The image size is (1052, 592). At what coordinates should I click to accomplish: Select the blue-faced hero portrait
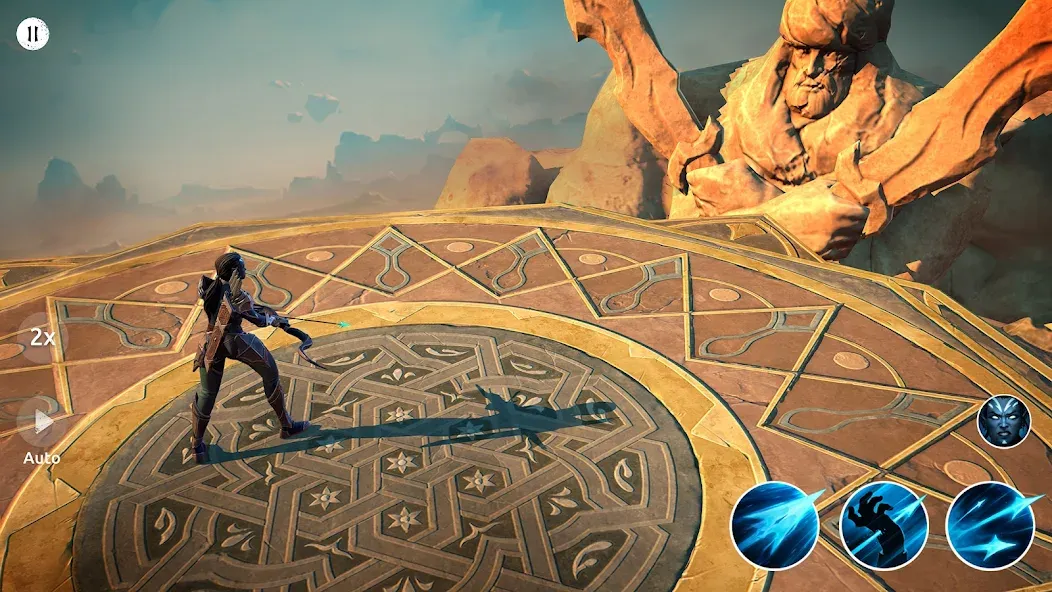(1003, 421)
